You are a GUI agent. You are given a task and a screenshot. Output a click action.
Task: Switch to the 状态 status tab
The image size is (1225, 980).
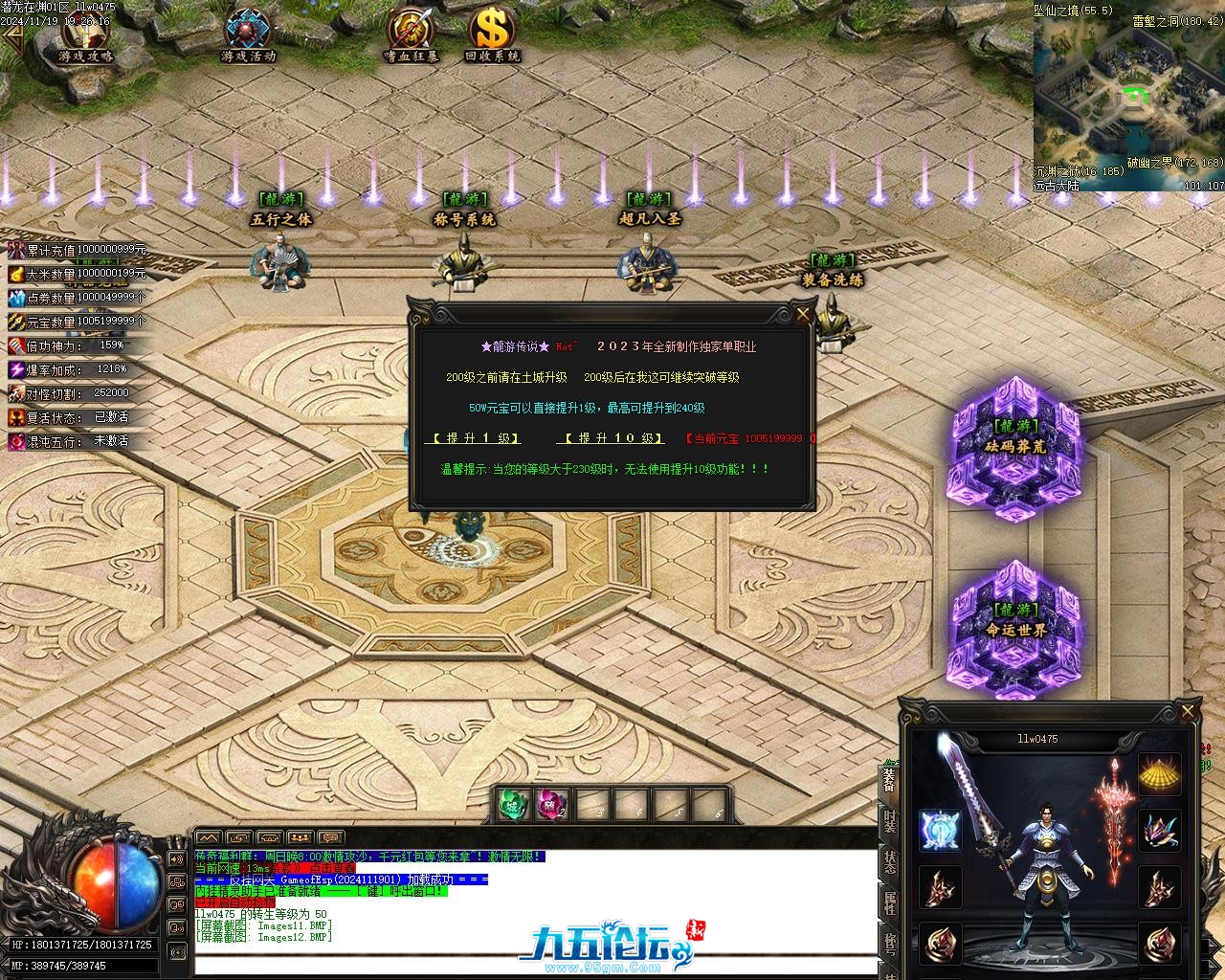coord(890,861)
